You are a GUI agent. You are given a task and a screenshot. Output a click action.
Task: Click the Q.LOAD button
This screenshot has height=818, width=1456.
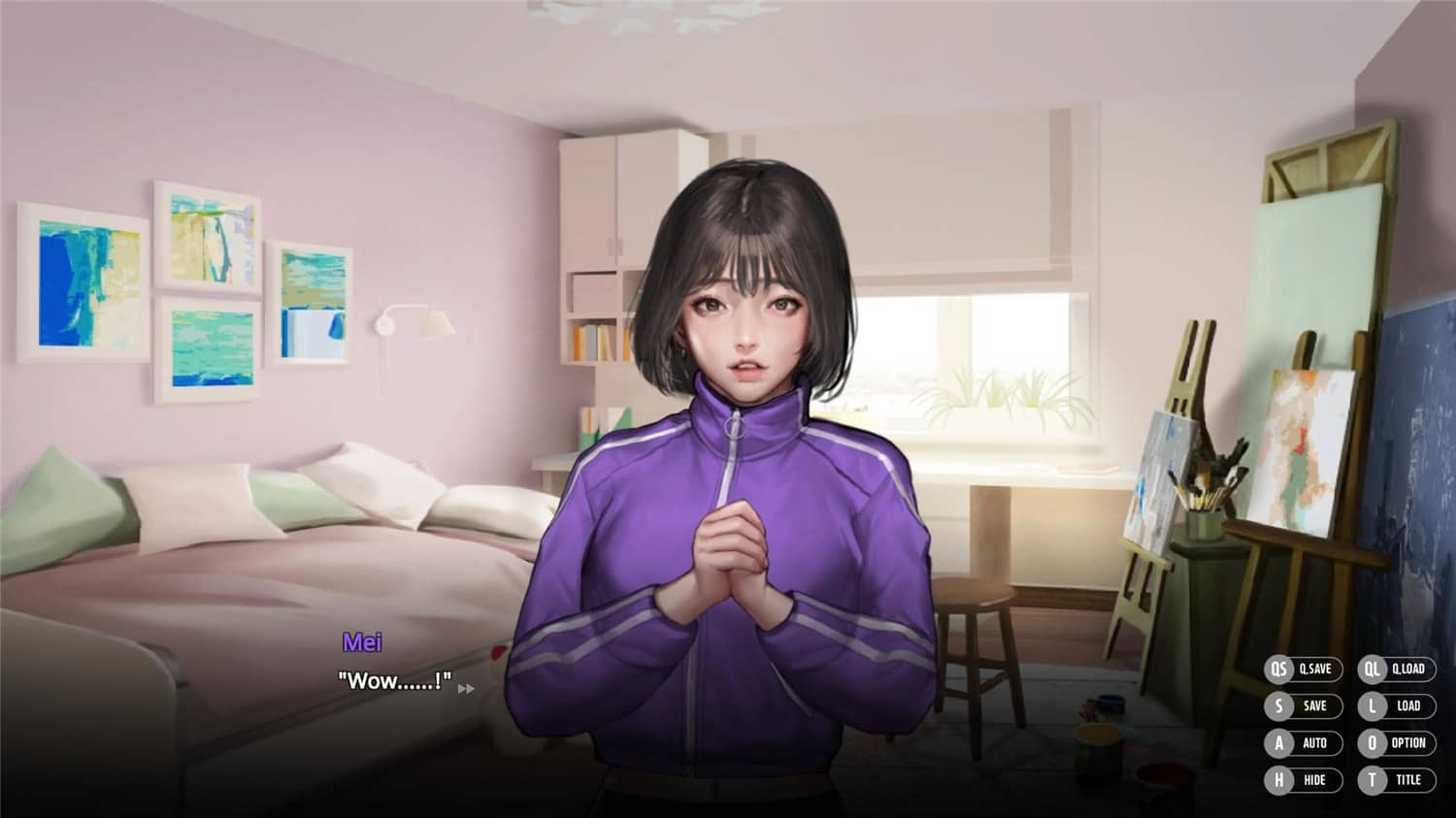tap(1410, 670)
